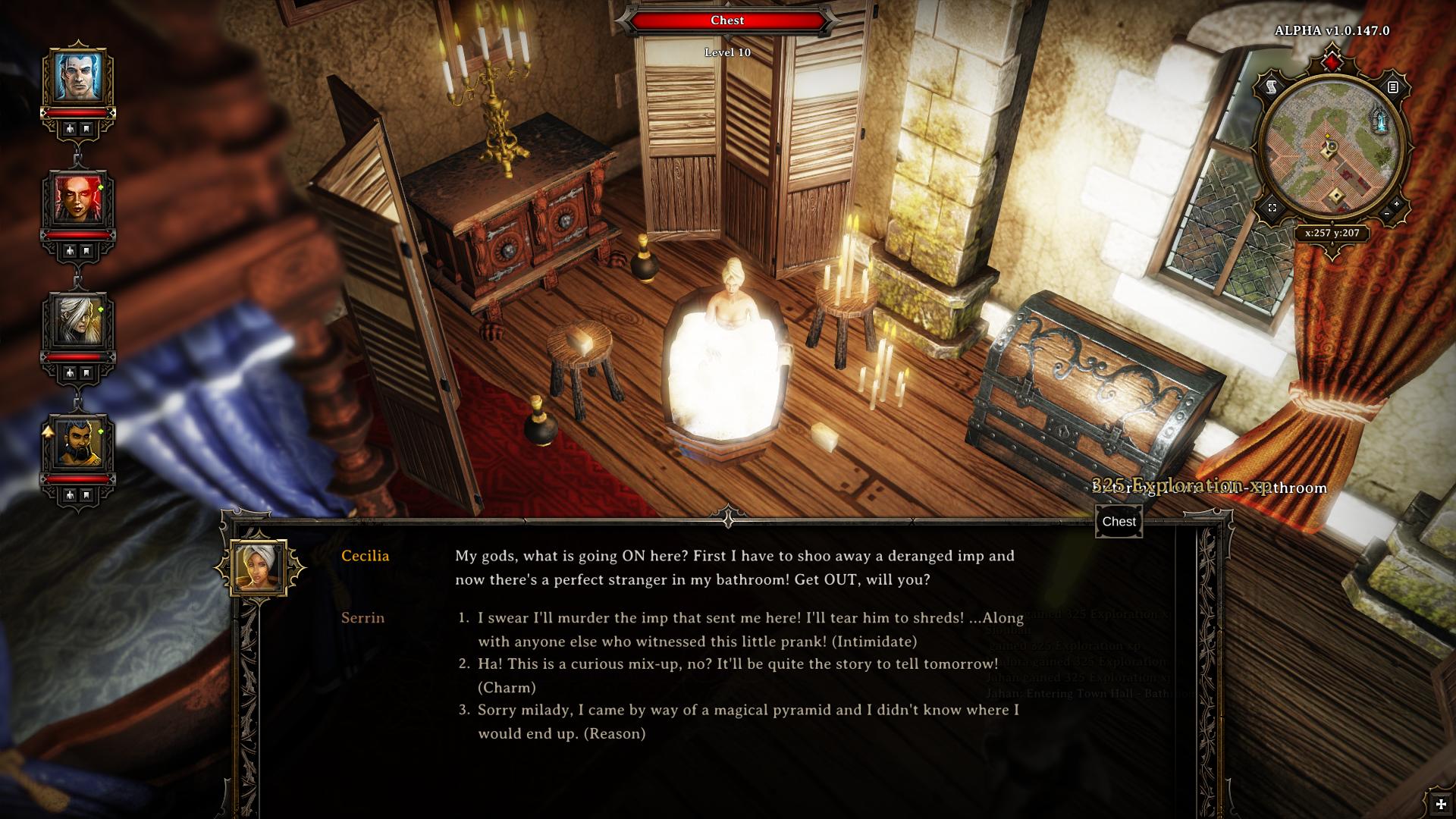Click the red diamond gem above the minimap
Screen dimensions: 1456x819
pyautogui.click(x=1332, y=61)
